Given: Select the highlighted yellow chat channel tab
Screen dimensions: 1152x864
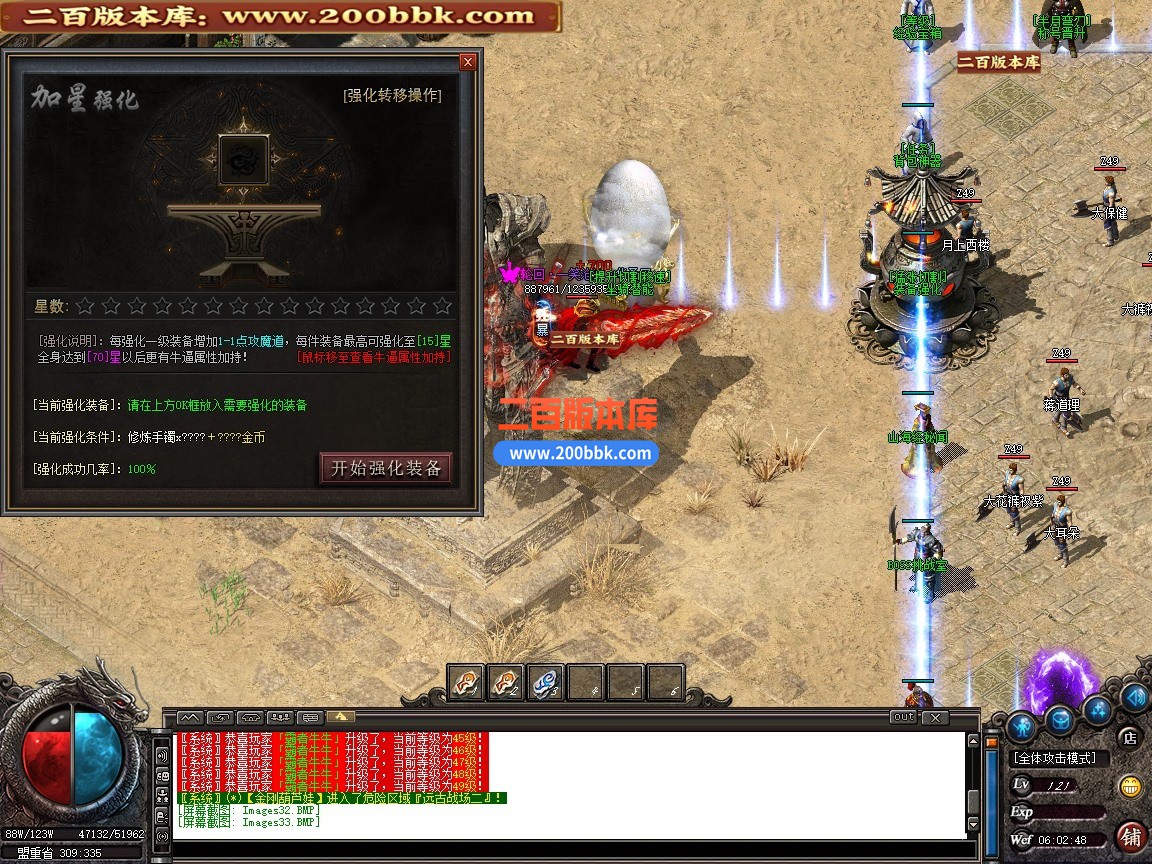Looking at the screenshot, I should click(339, 717).
